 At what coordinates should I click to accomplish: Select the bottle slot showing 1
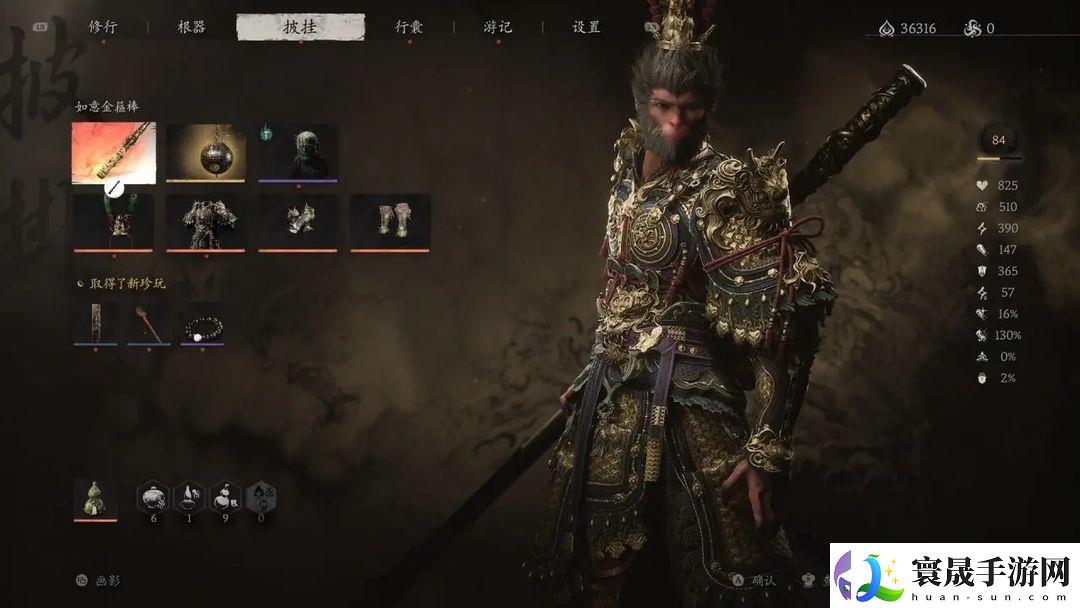tap(190, 497)
